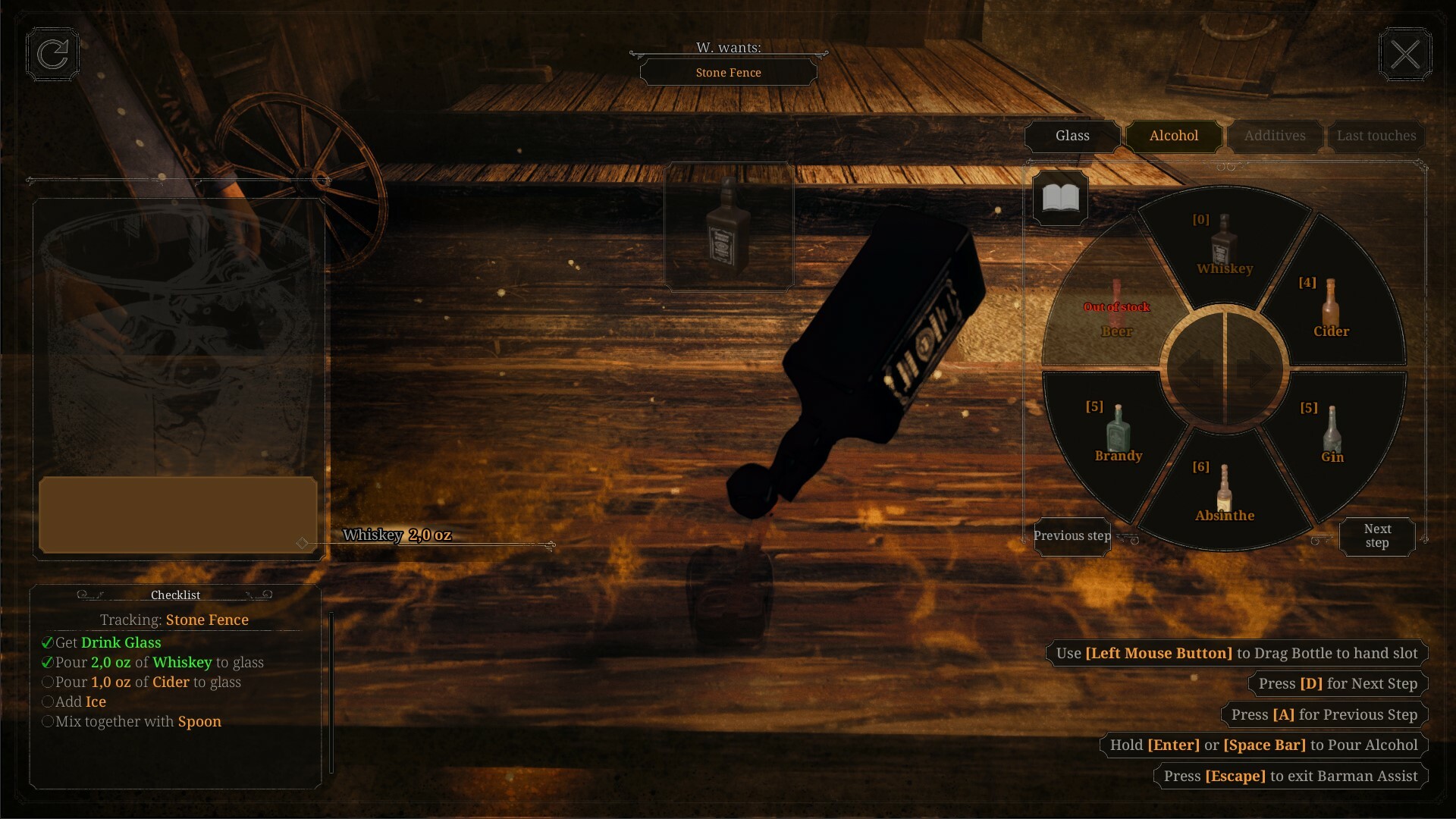Click the right arrow in the wheel center
Screen dimensions: 1456x819
coord(1255,369)
